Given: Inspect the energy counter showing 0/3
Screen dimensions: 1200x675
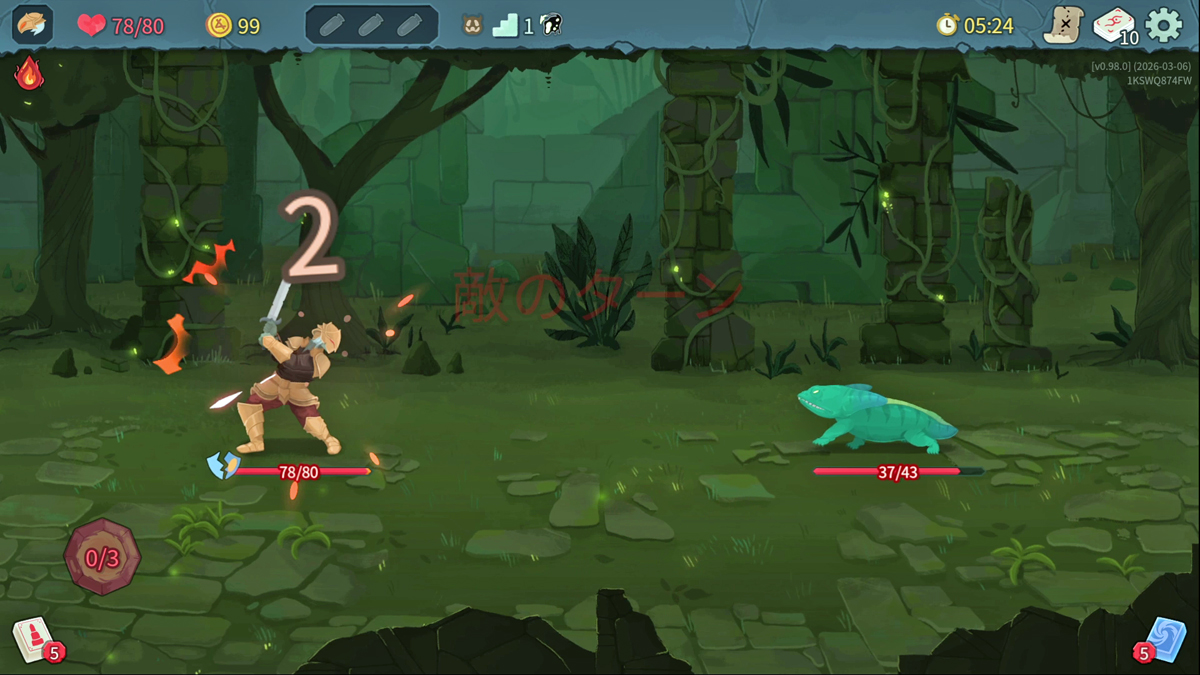Looking at the screenshot, I should coord(102,557).
